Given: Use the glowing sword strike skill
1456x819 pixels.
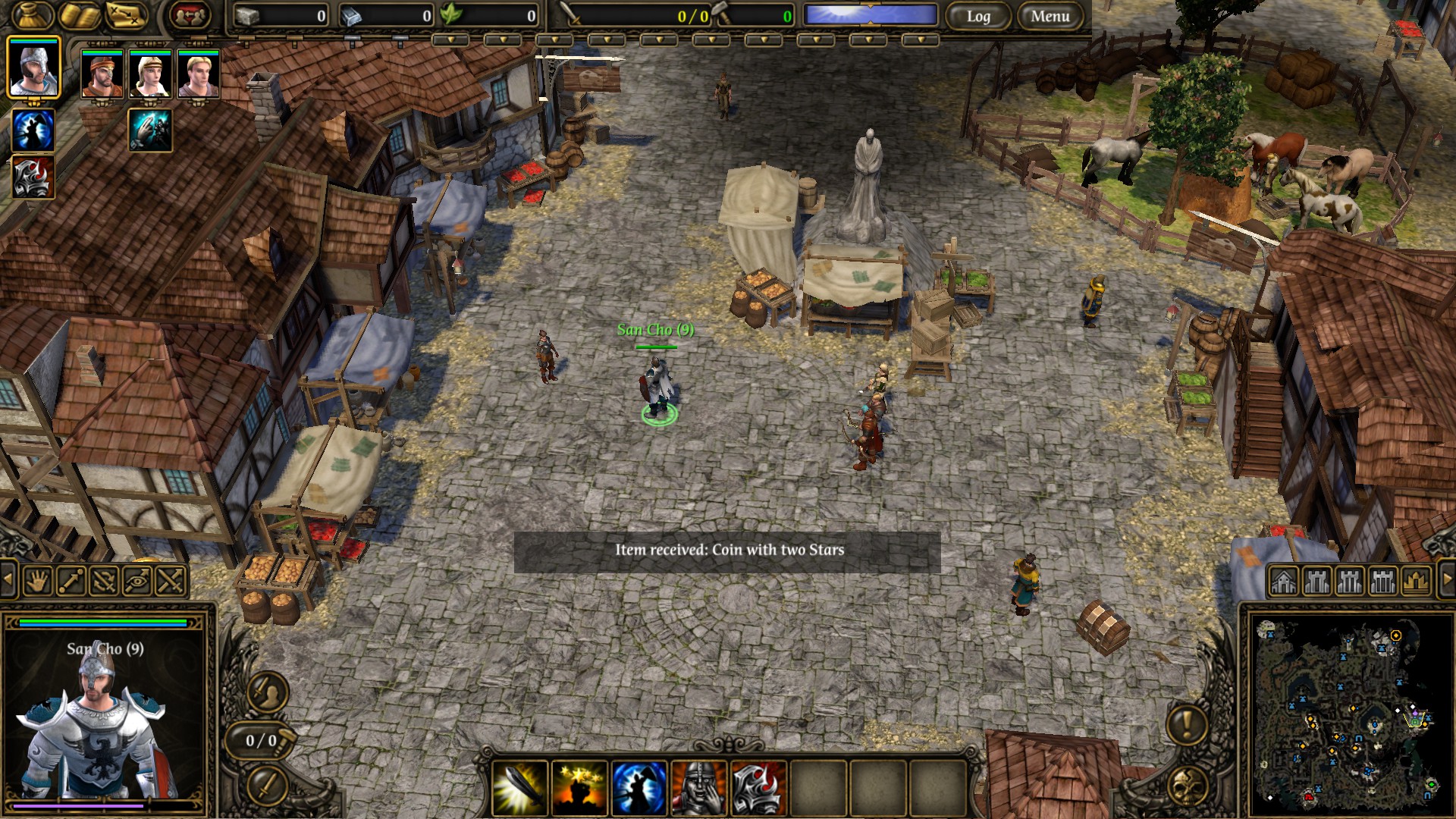Looking at the screenshot, I should coord(520,787).
